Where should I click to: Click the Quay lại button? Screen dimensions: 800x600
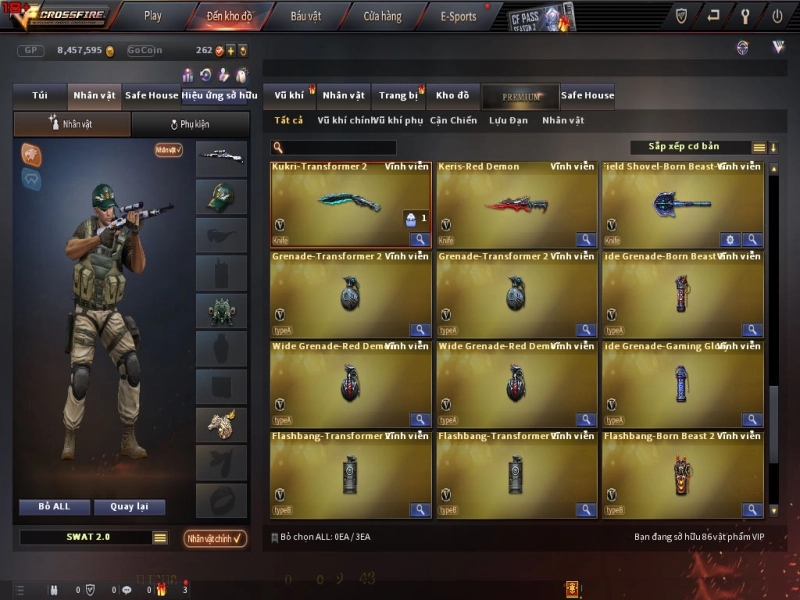pos(129,507)
